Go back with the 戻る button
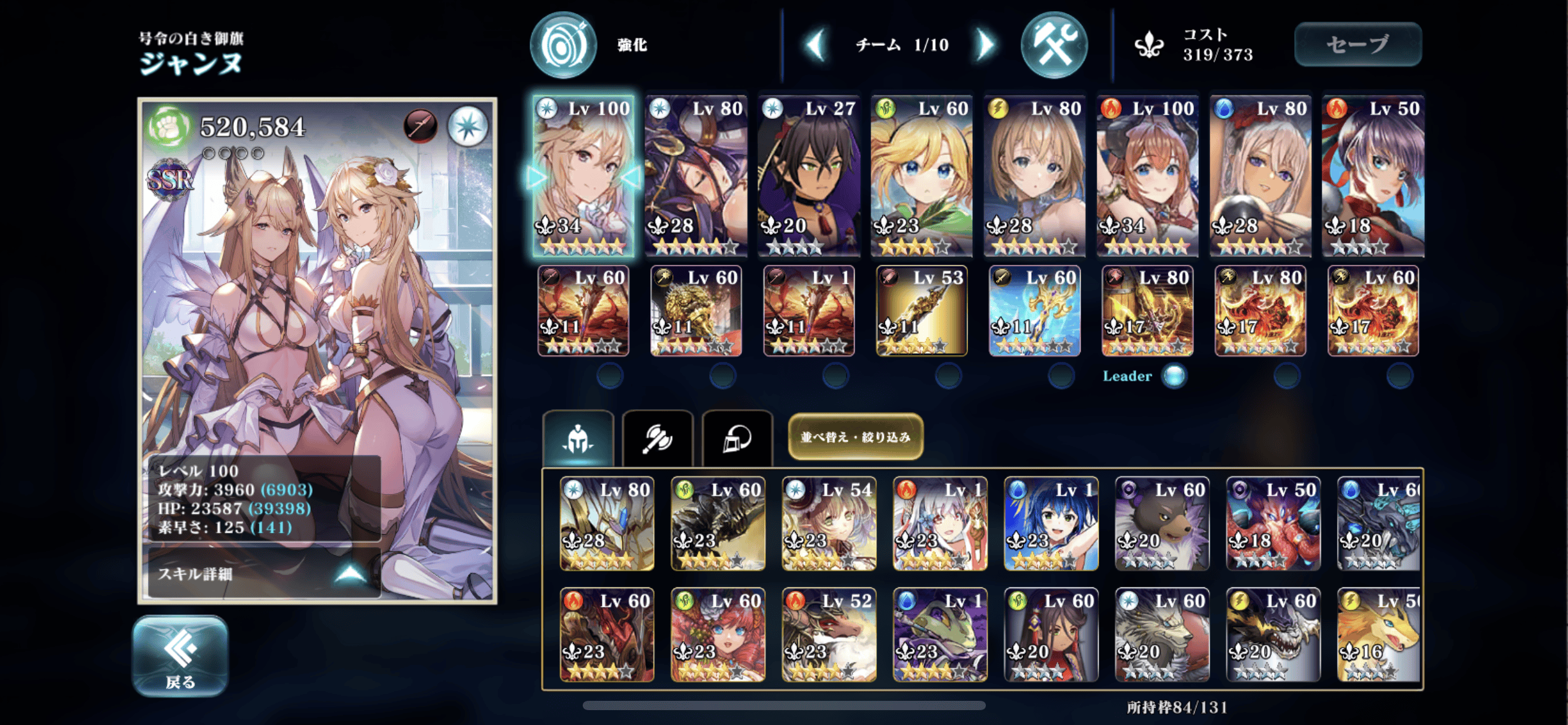The width and height of the screenshot is (1568, 725). pyautogui.click(x=180, y=656)
